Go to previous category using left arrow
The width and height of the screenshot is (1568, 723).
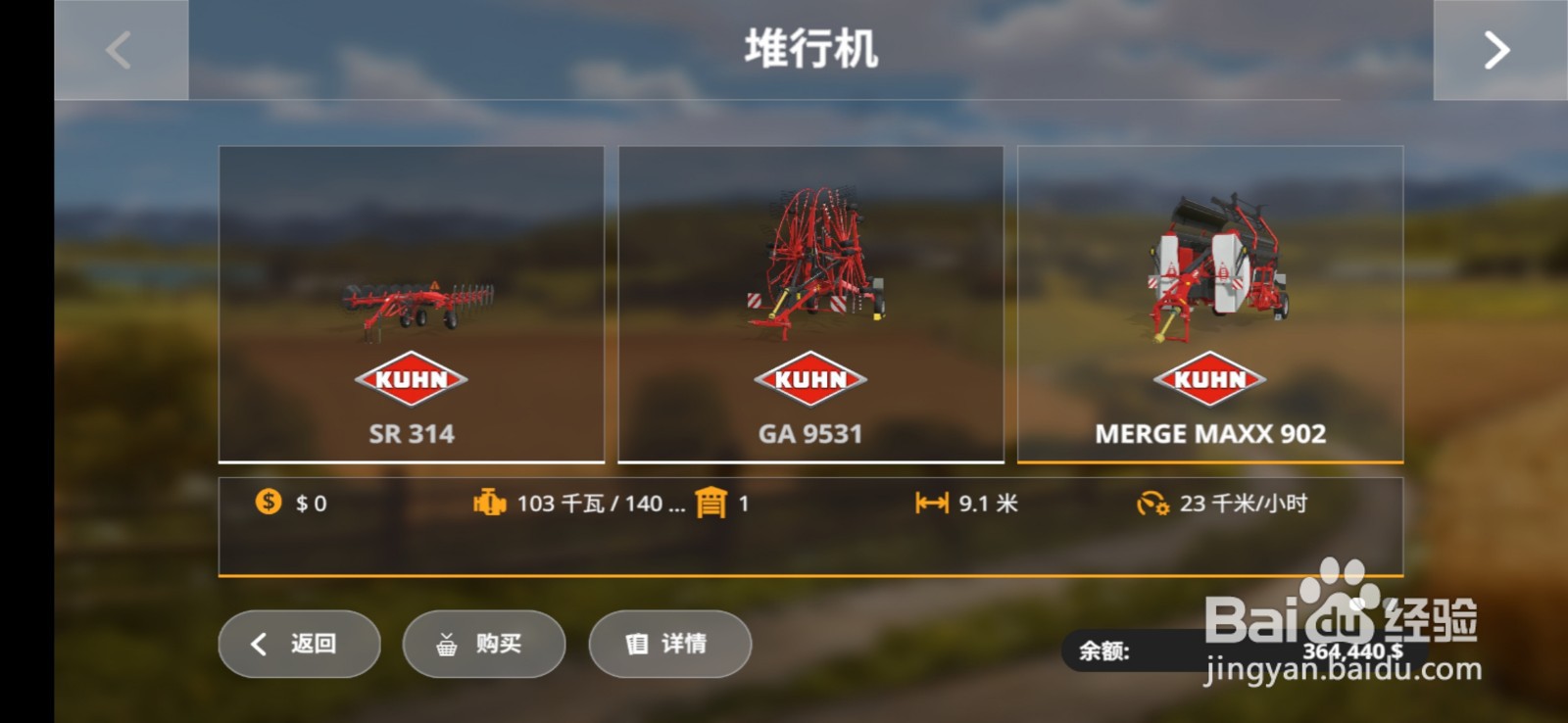coord(118,49)
